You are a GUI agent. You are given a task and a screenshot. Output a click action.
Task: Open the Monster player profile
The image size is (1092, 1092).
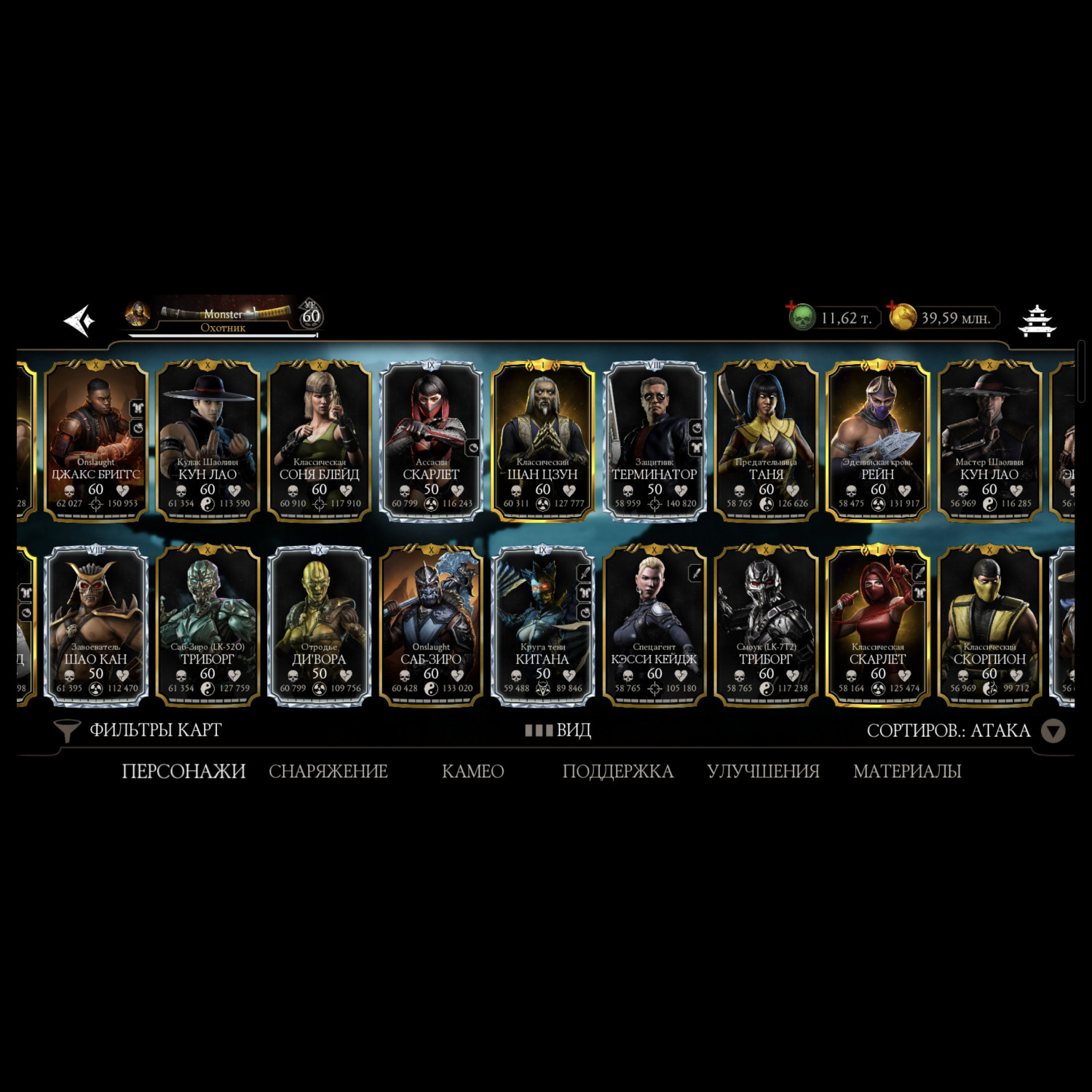coord(222,317)
